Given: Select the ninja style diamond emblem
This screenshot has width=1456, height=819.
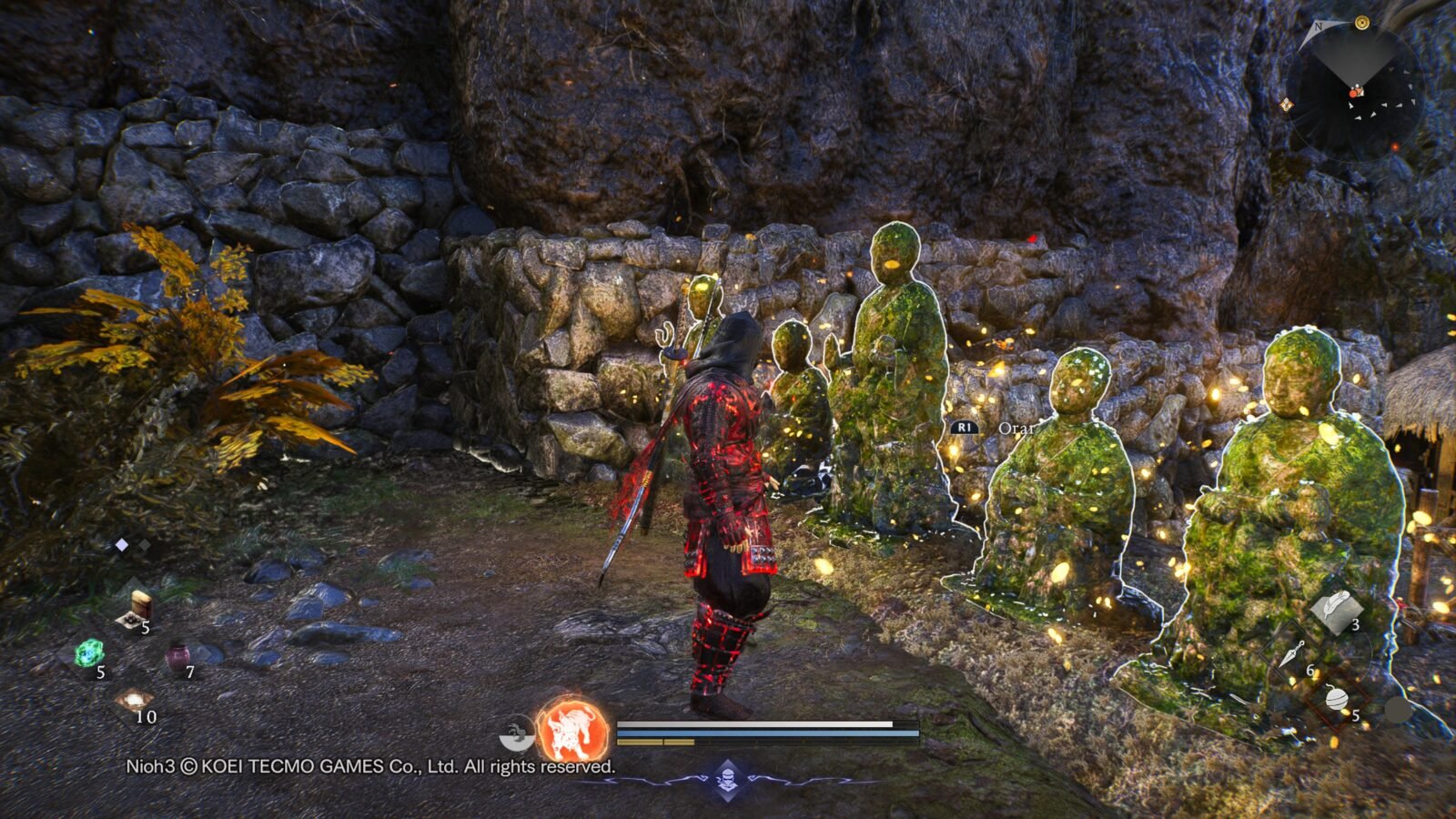Looking at the screenshot, I should click(726, 779).
